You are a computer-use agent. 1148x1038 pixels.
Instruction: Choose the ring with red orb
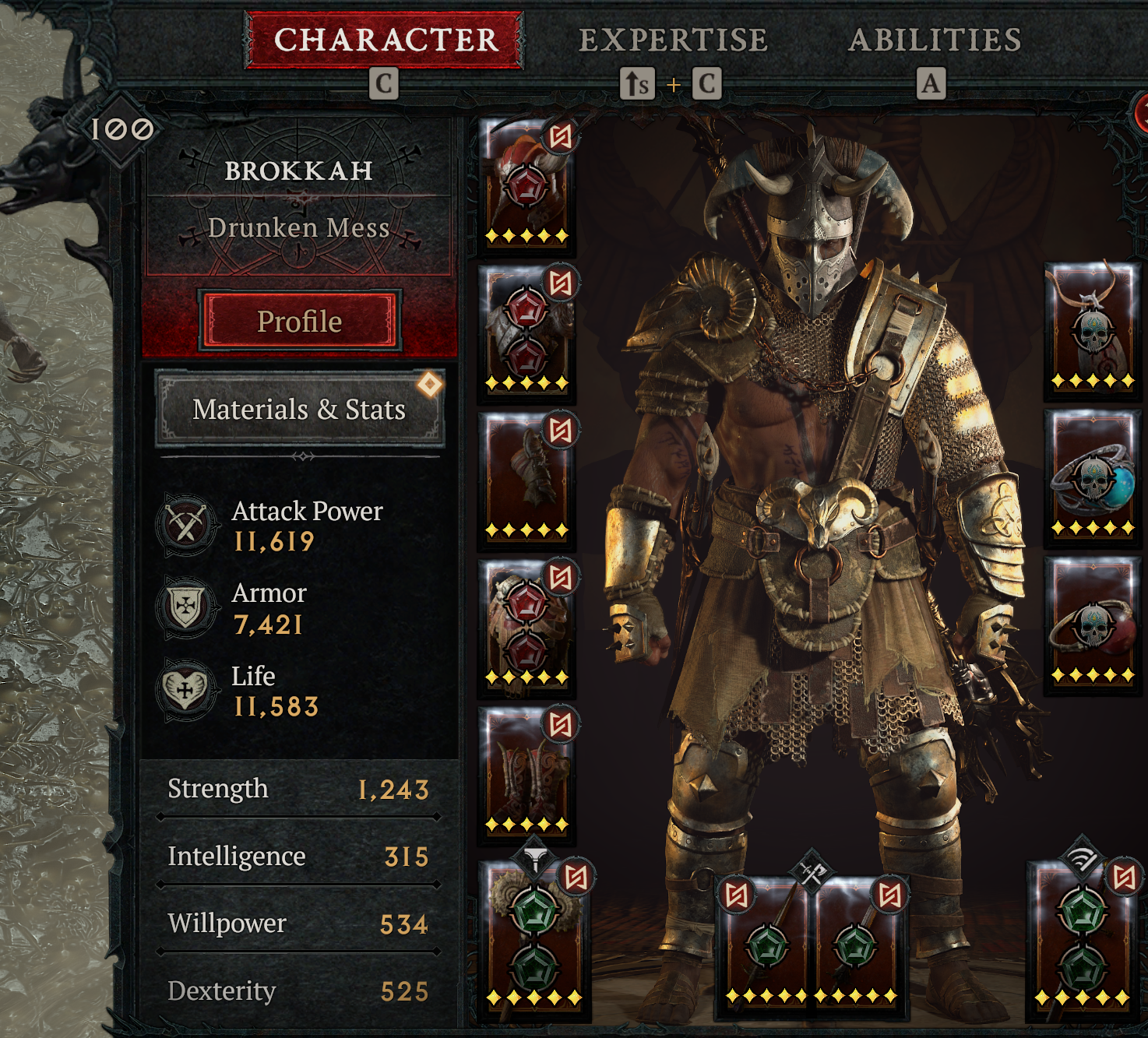(x=1092, y=625)
